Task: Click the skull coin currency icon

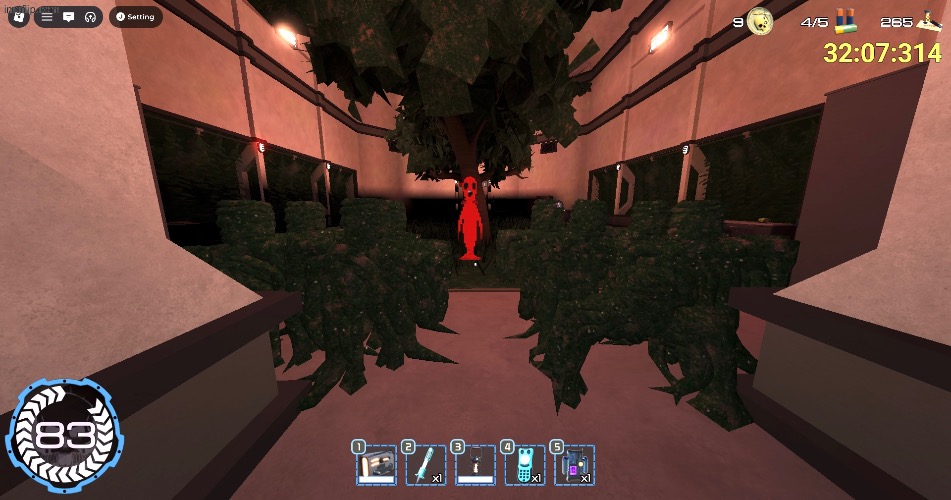Action: 762,20
